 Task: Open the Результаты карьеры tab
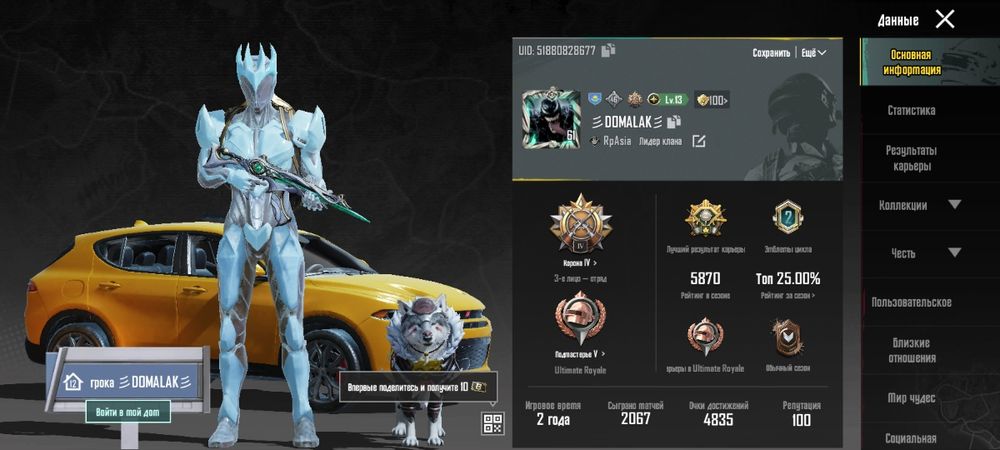click(911, 158)
